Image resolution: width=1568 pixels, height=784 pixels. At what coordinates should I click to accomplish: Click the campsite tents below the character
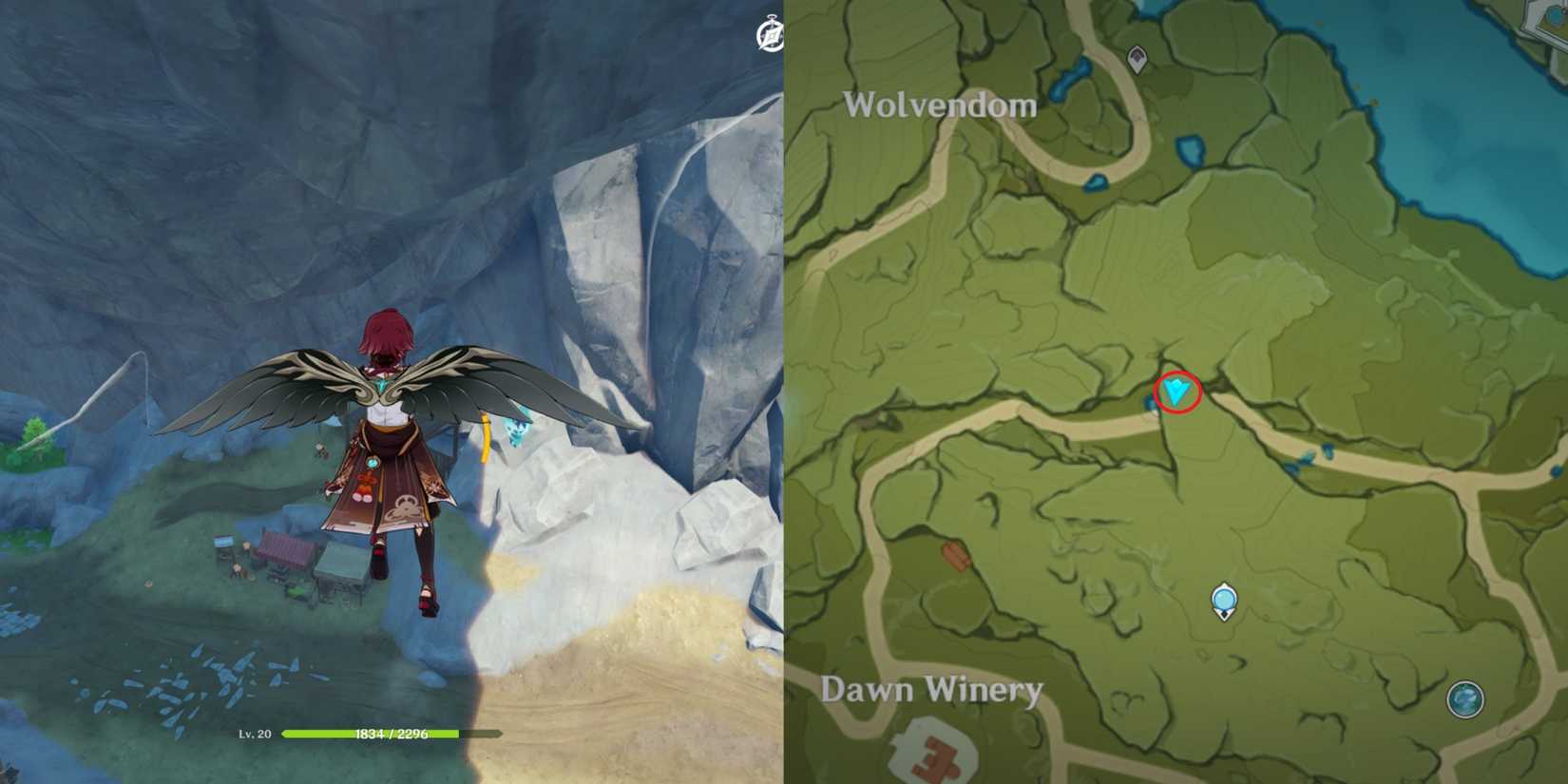click(x=285, y=556)
